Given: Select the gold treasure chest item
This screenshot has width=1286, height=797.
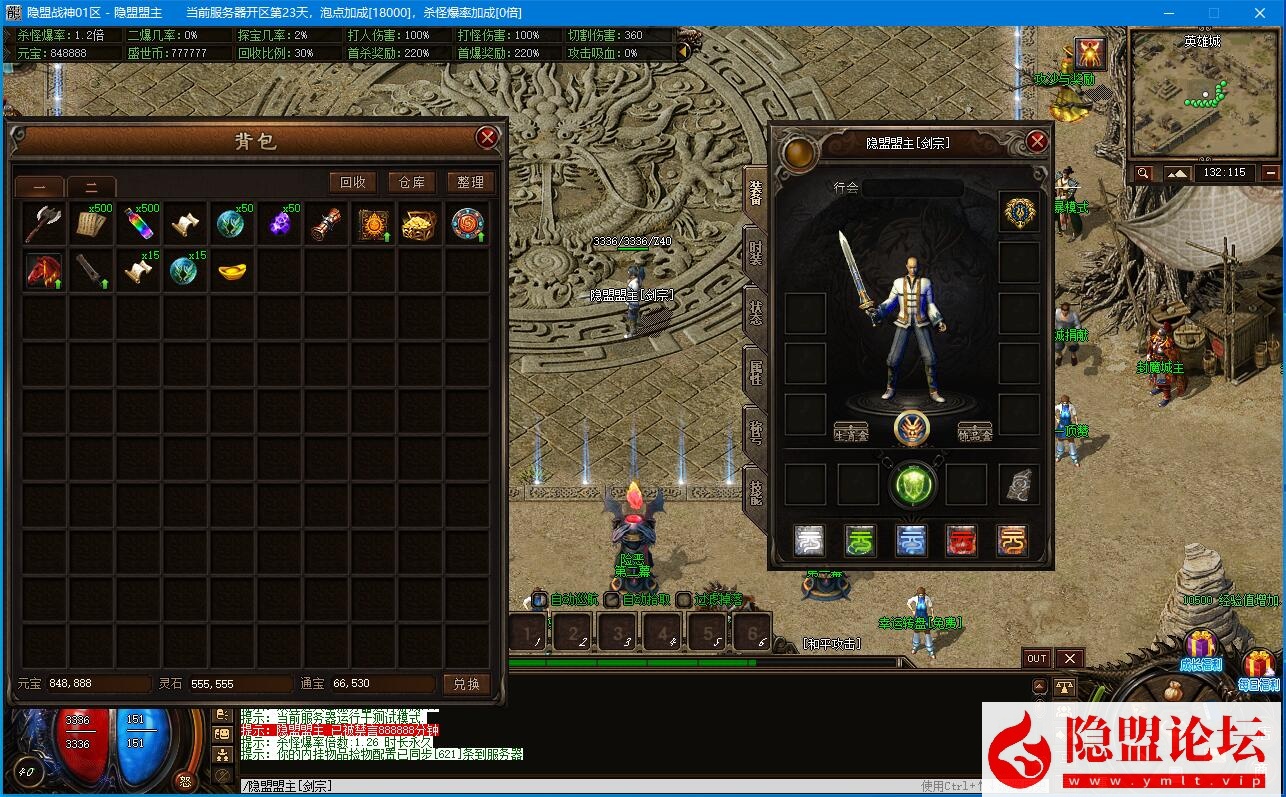Looking at the screenshot, I should pyautogui.click(x=419, y=224).
